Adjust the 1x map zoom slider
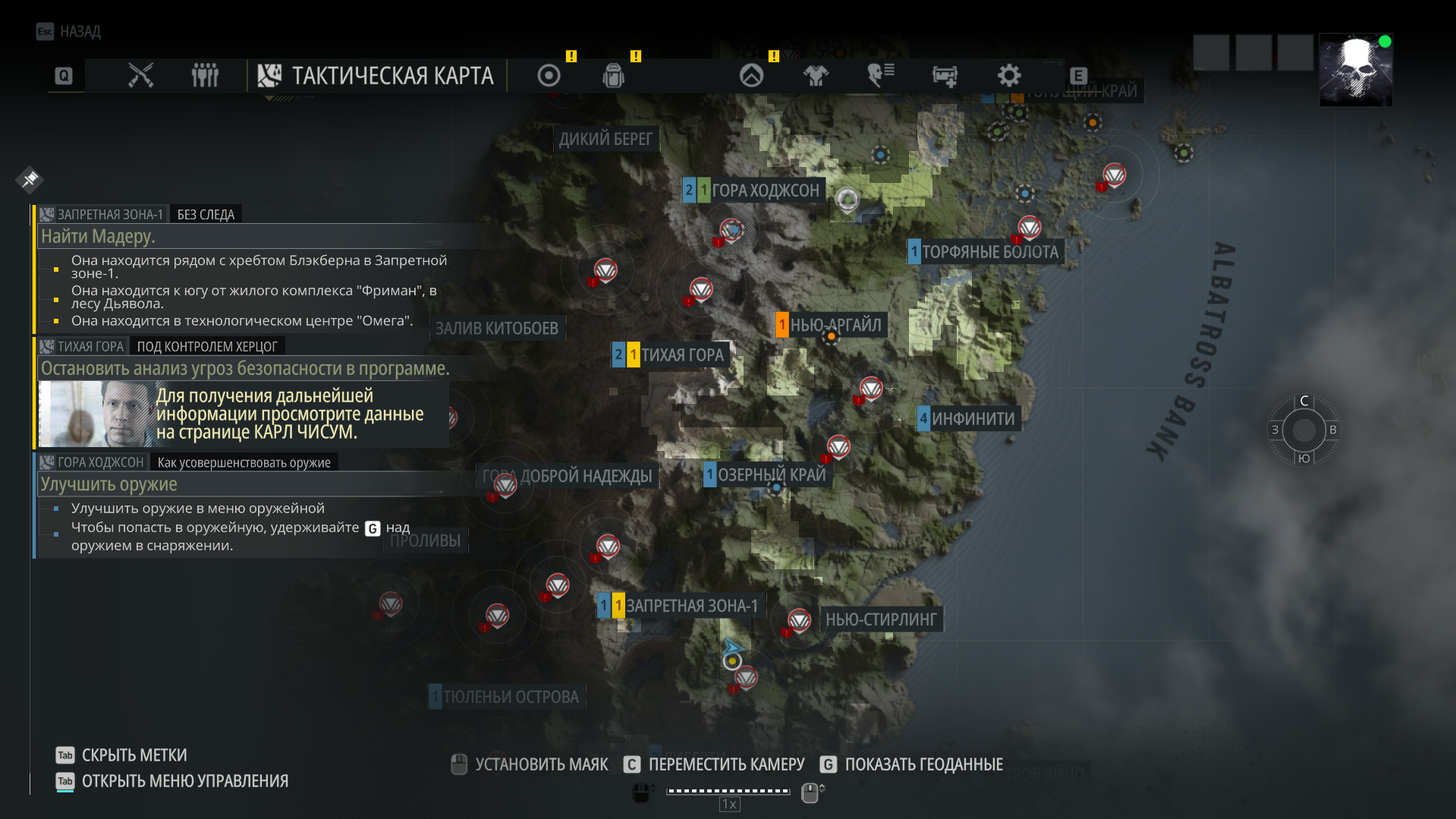Screen dimensions: 1456x819 pyautogui.click(x=728, y=792)
